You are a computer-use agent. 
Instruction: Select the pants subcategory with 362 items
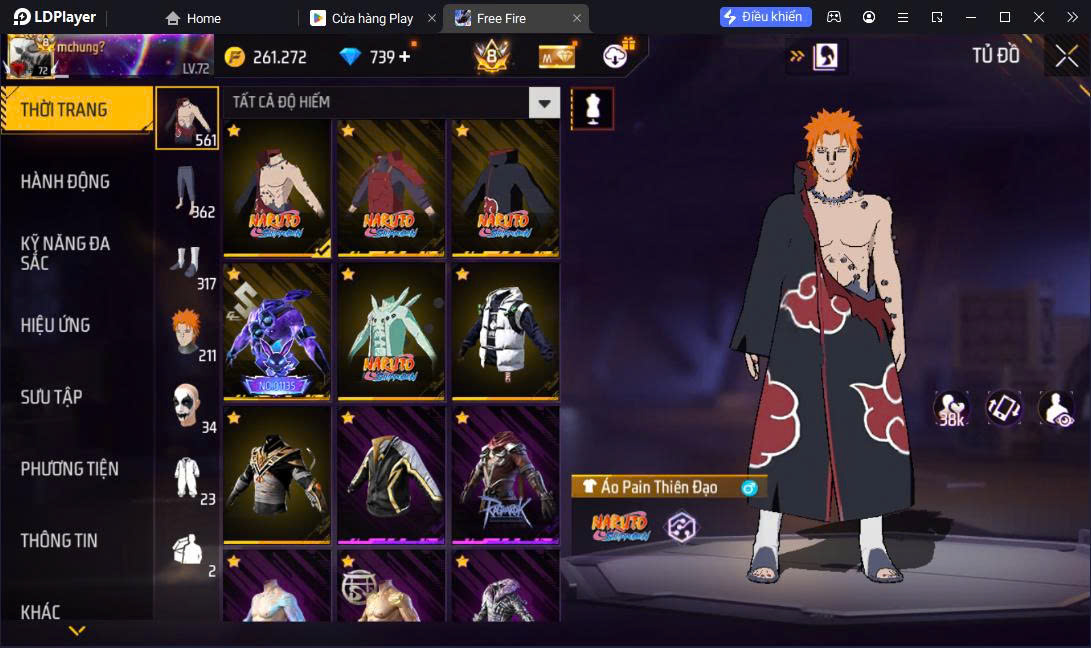coord(187,190)
